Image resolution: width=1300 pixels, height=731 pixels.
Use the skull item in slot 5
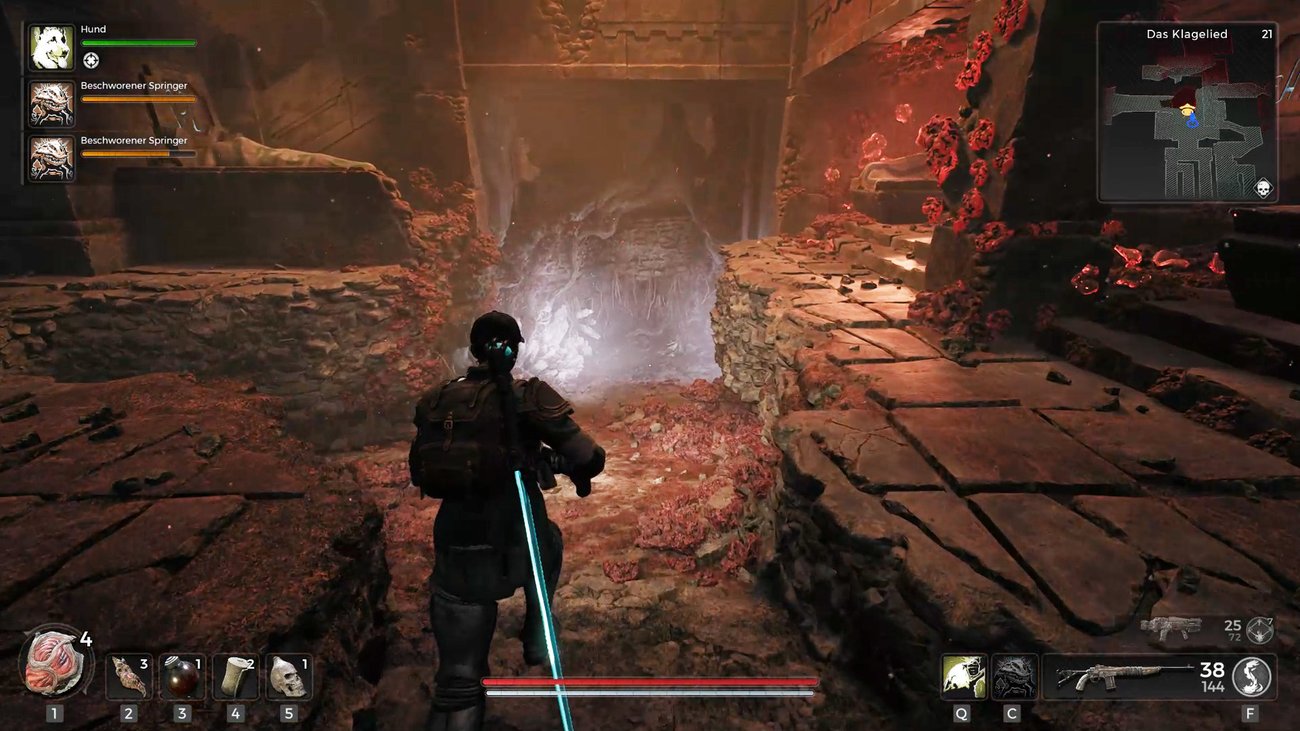point(288,677)
